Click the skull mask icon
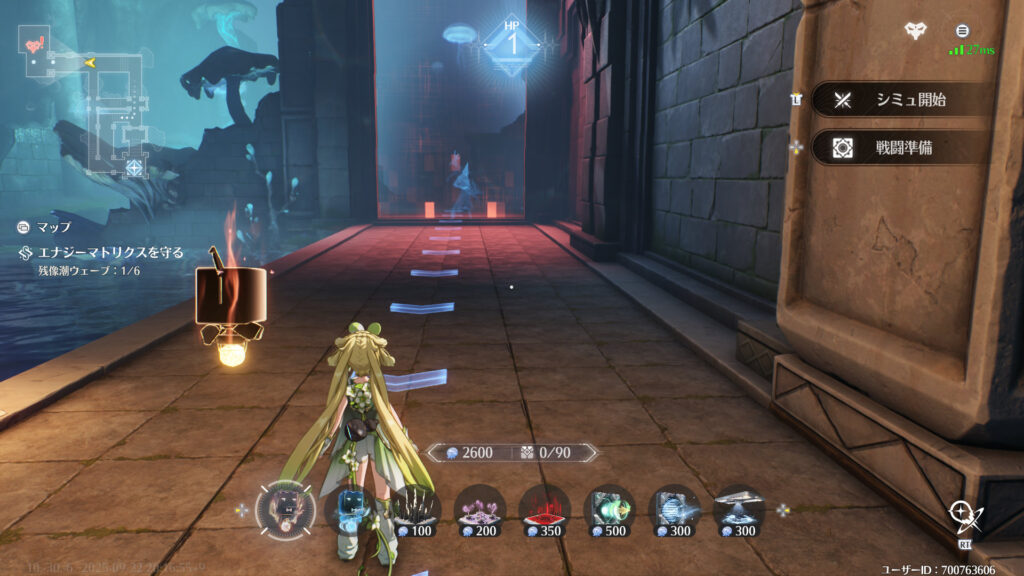 [915, 31]
